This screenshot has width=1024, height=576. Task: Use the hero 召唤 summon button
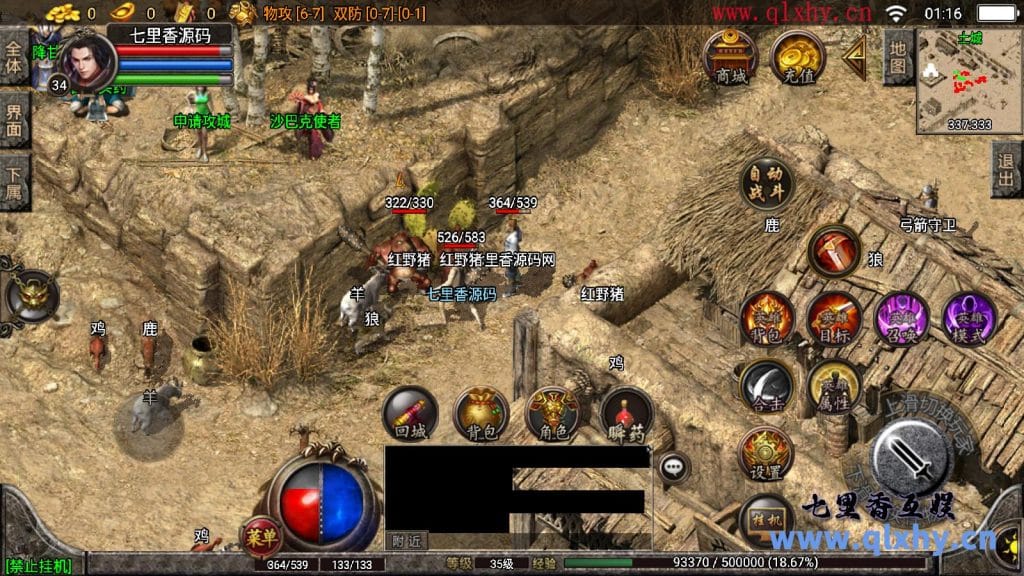coord(901,319)
